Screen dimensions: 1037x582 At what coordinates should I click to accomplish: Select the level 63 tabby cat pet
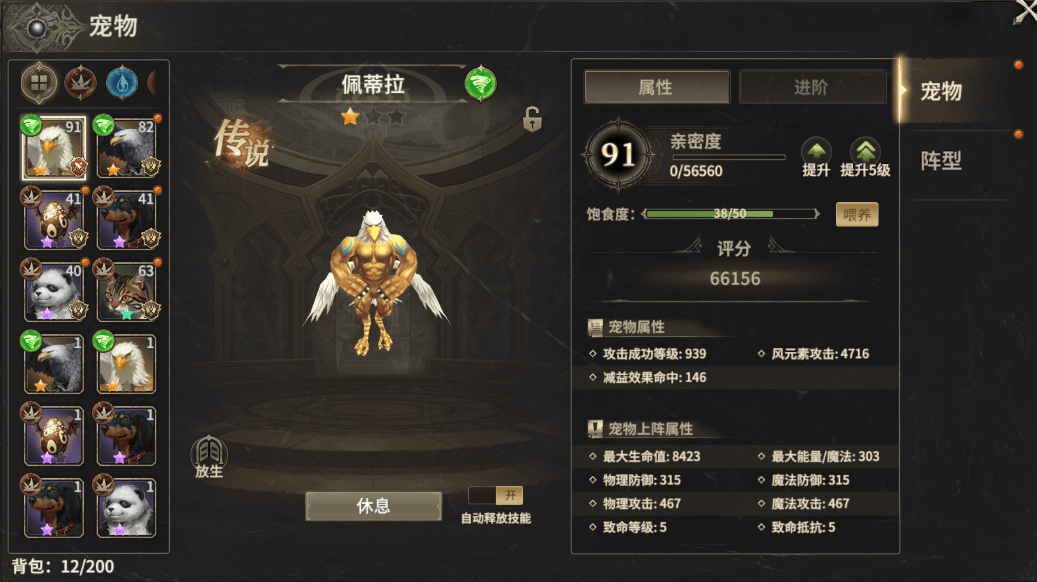pyautogui.click(x=127, y=290)
